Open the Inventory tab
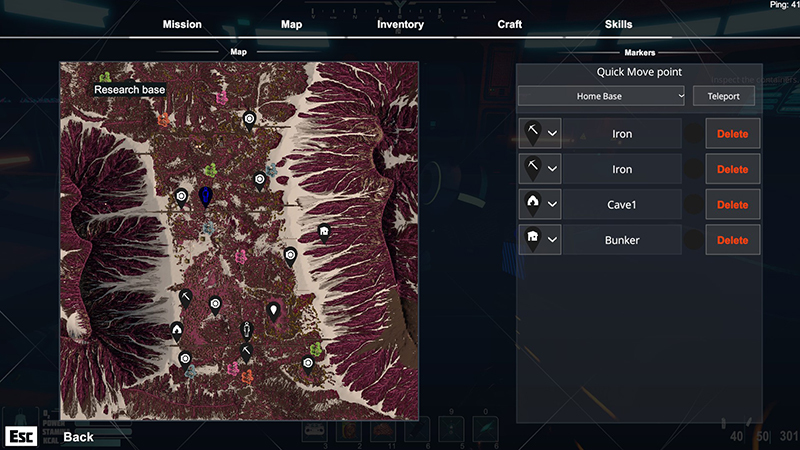 [x=400, y=24]
